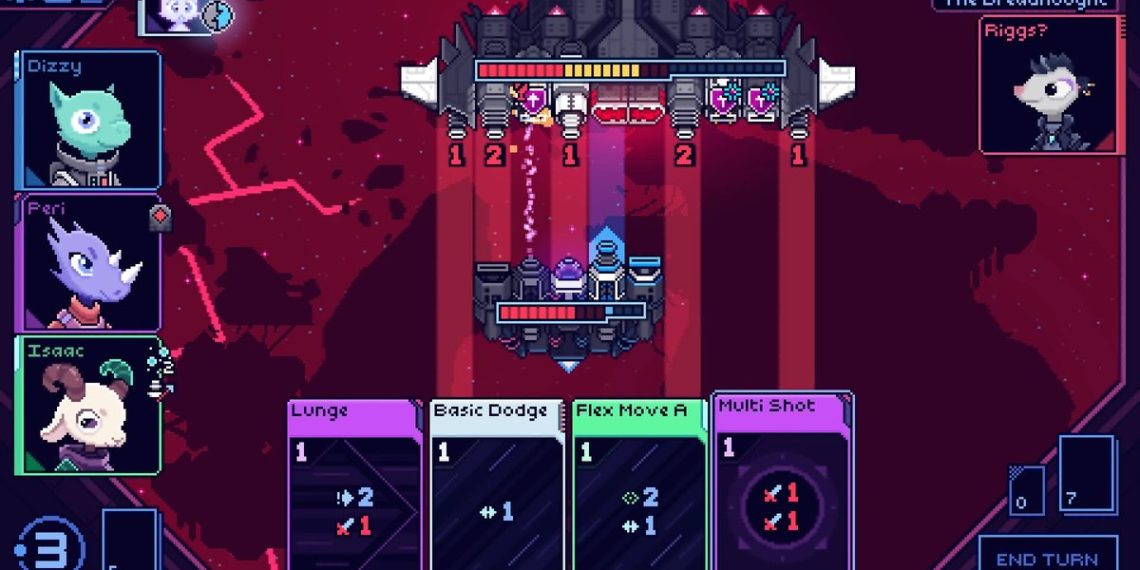
Task: Open the discard pile showing 7 cards
Action: [x=1086, y=474]
